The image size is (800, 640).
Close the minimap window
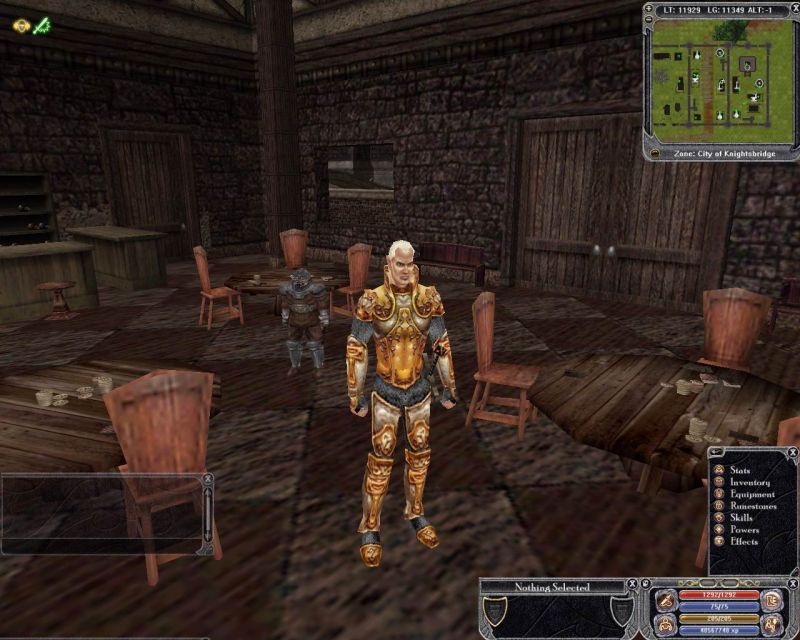point(794,8)
